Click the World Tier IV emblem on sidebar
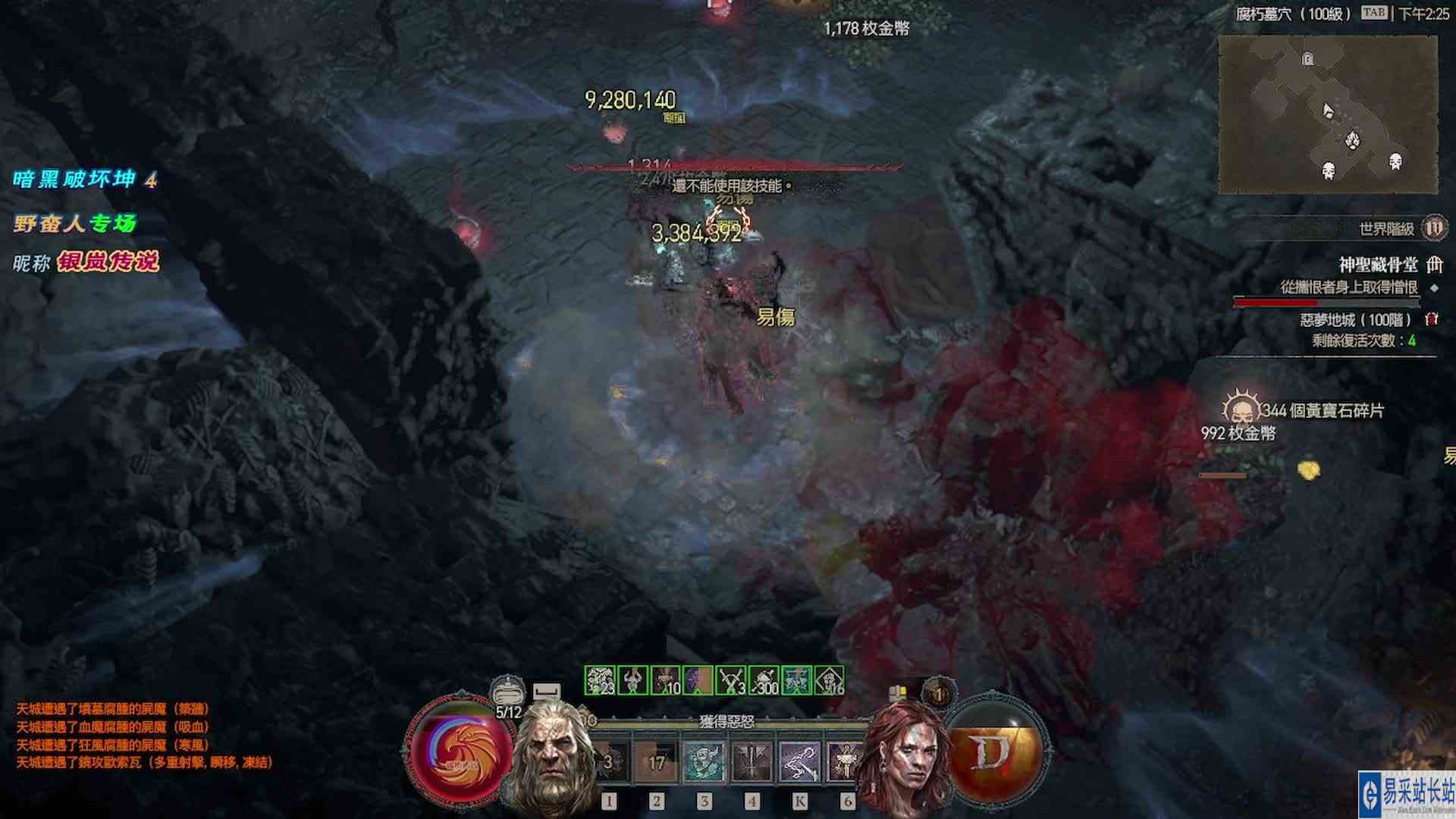The image size is (1456, 819). (x=1436, y=229)
